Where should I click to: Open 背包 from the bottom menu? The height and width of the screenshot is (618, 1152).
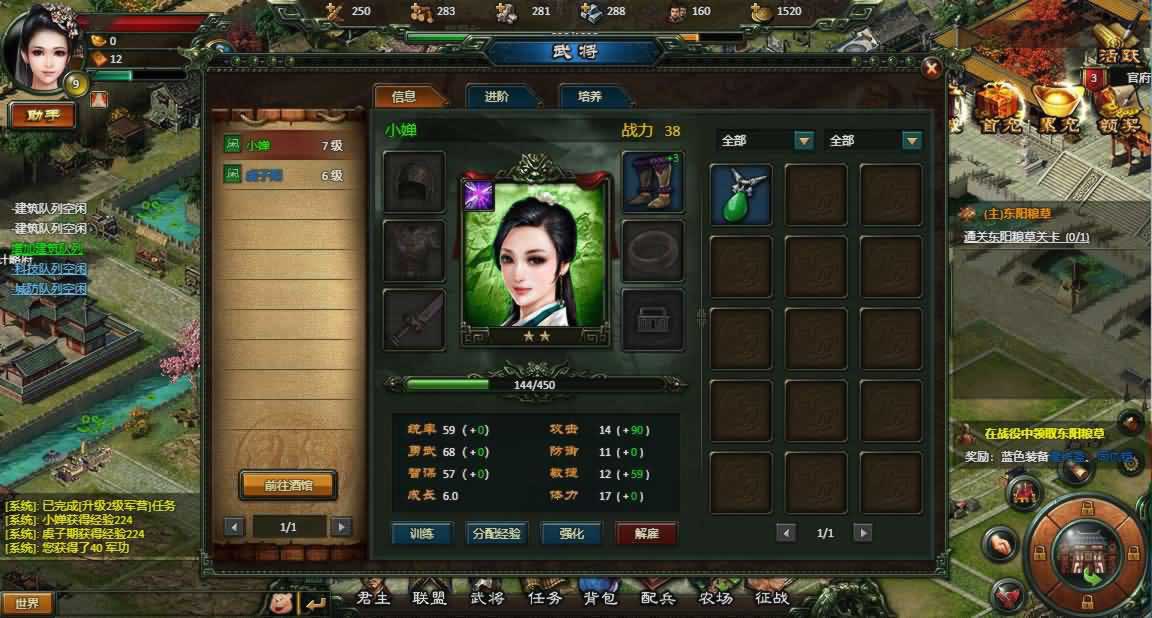601,599
